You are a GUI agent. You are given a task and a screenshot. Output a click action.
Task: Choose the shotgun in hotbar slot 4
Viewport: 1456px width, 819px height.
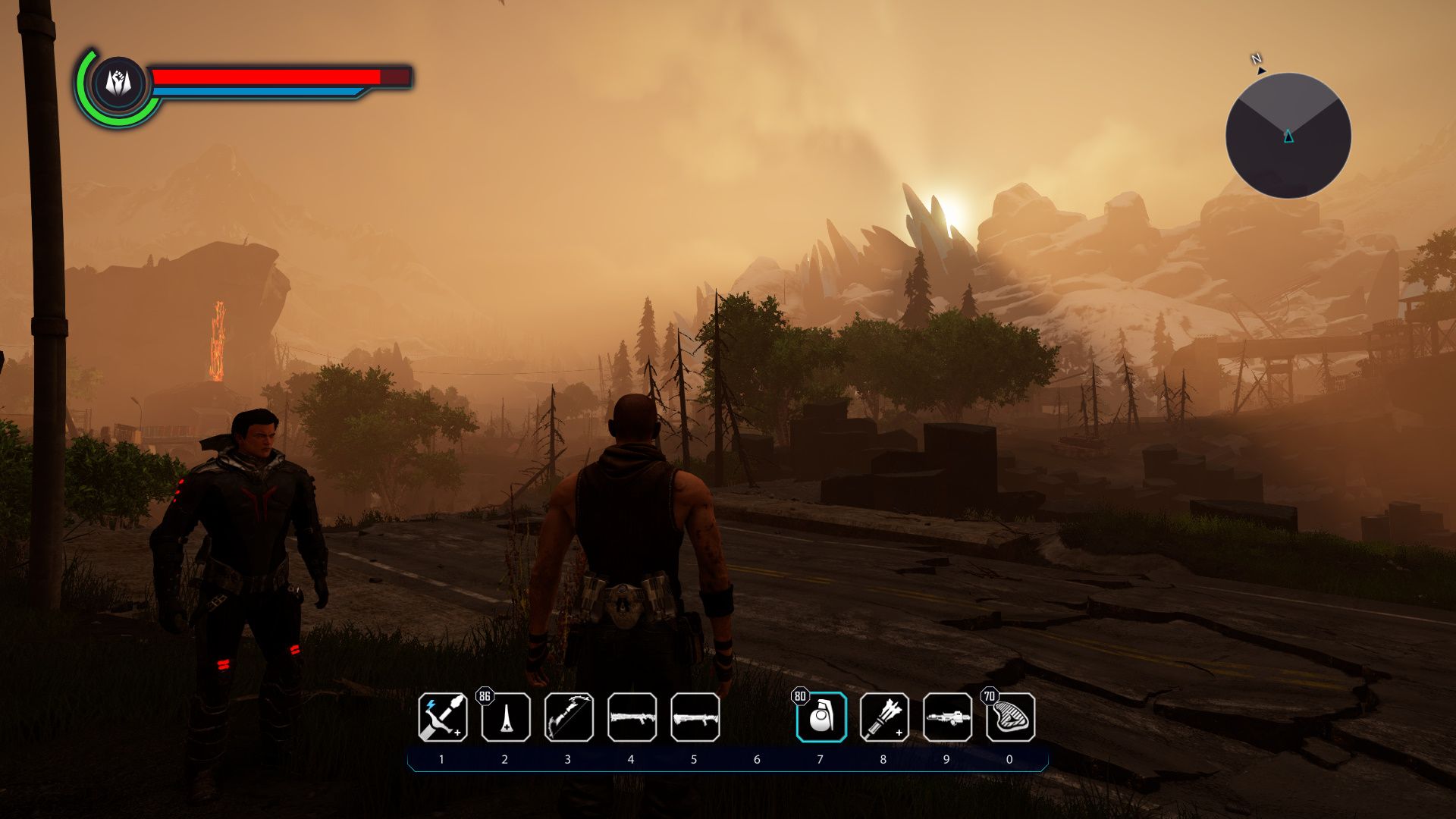point(632,717)
